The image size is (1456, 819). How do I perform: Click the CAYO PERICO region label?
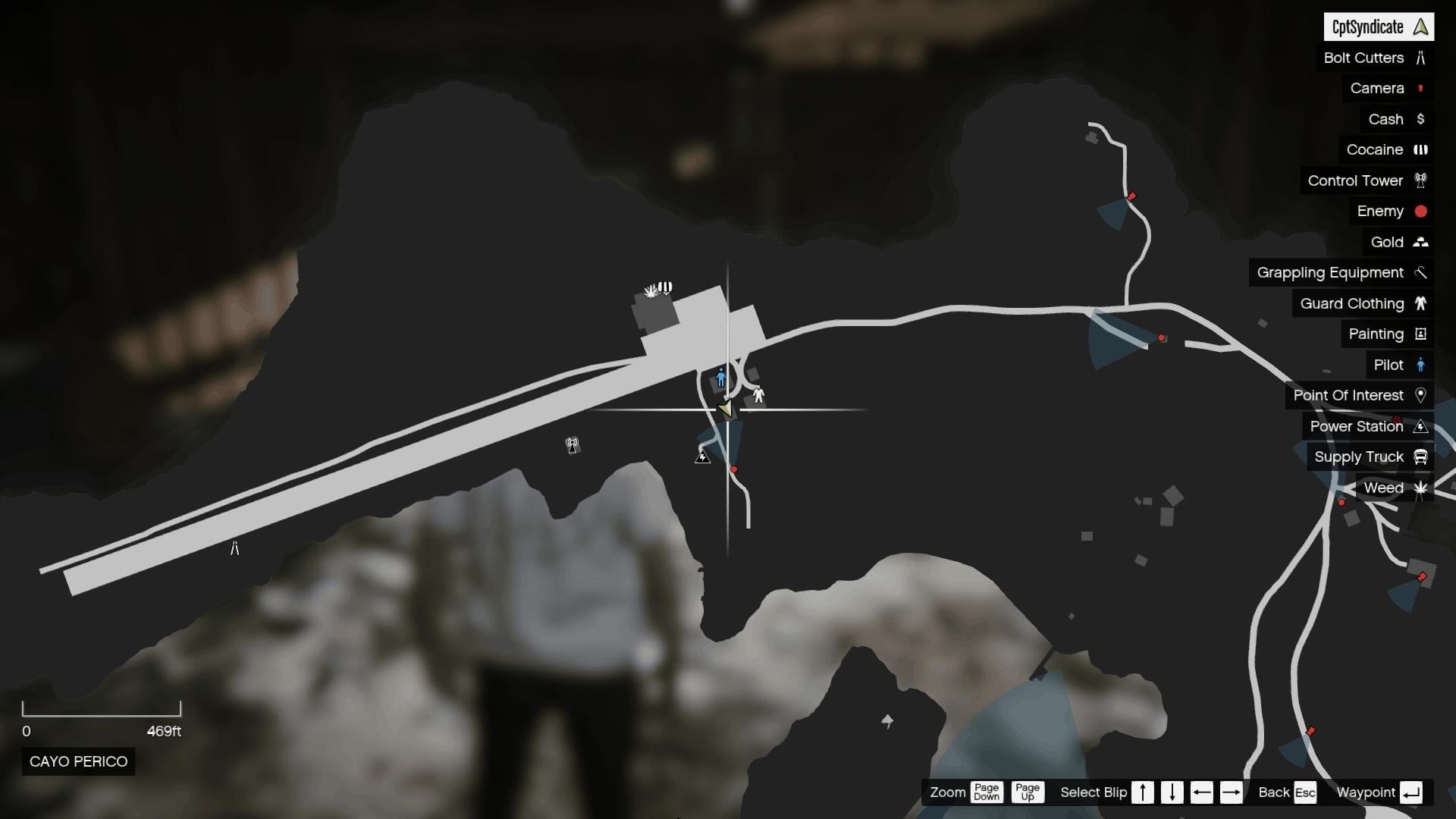point(77,761)
